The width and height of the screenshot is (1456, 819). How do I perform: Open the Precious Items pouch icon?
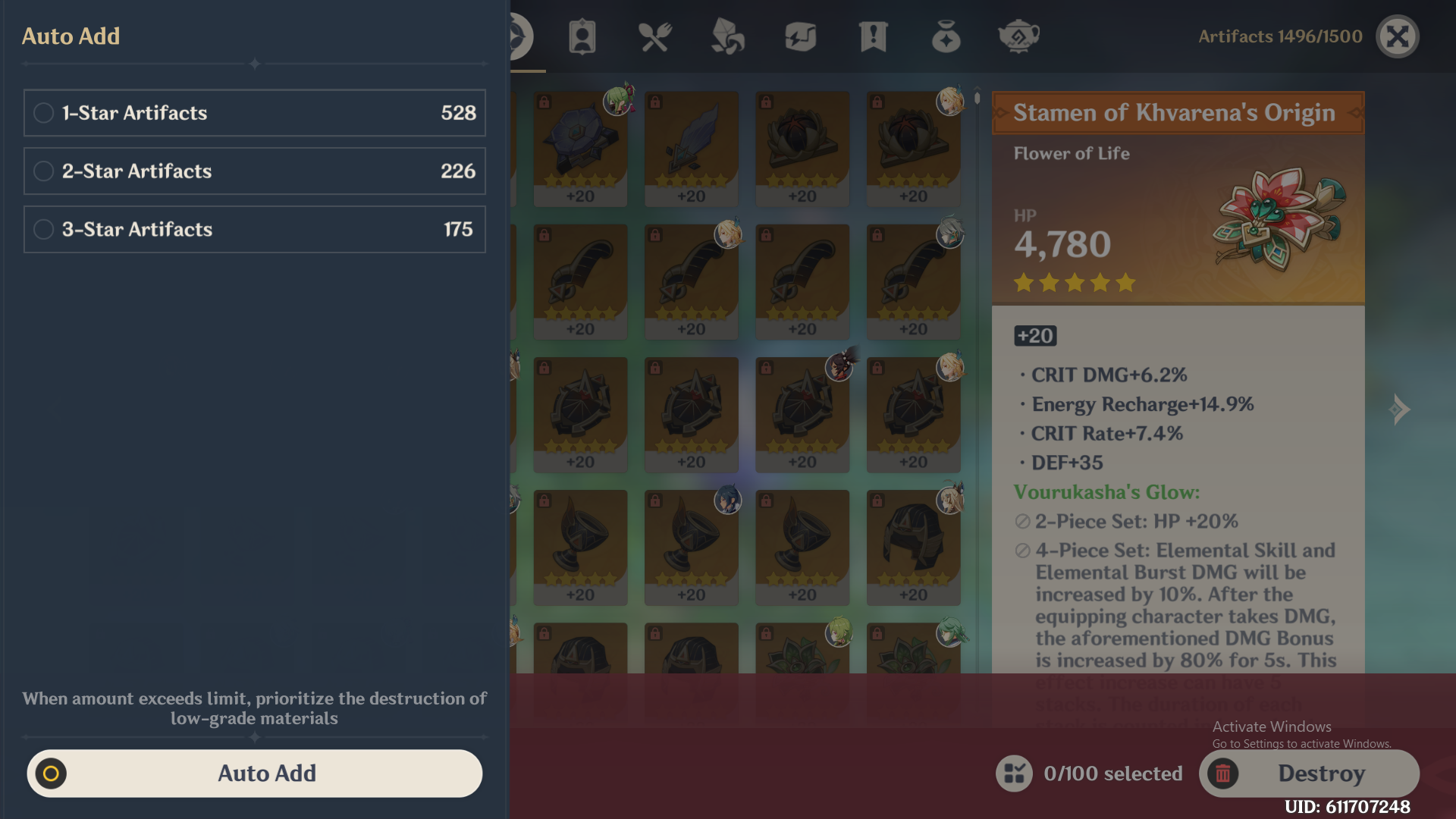[x=946, y=36]
